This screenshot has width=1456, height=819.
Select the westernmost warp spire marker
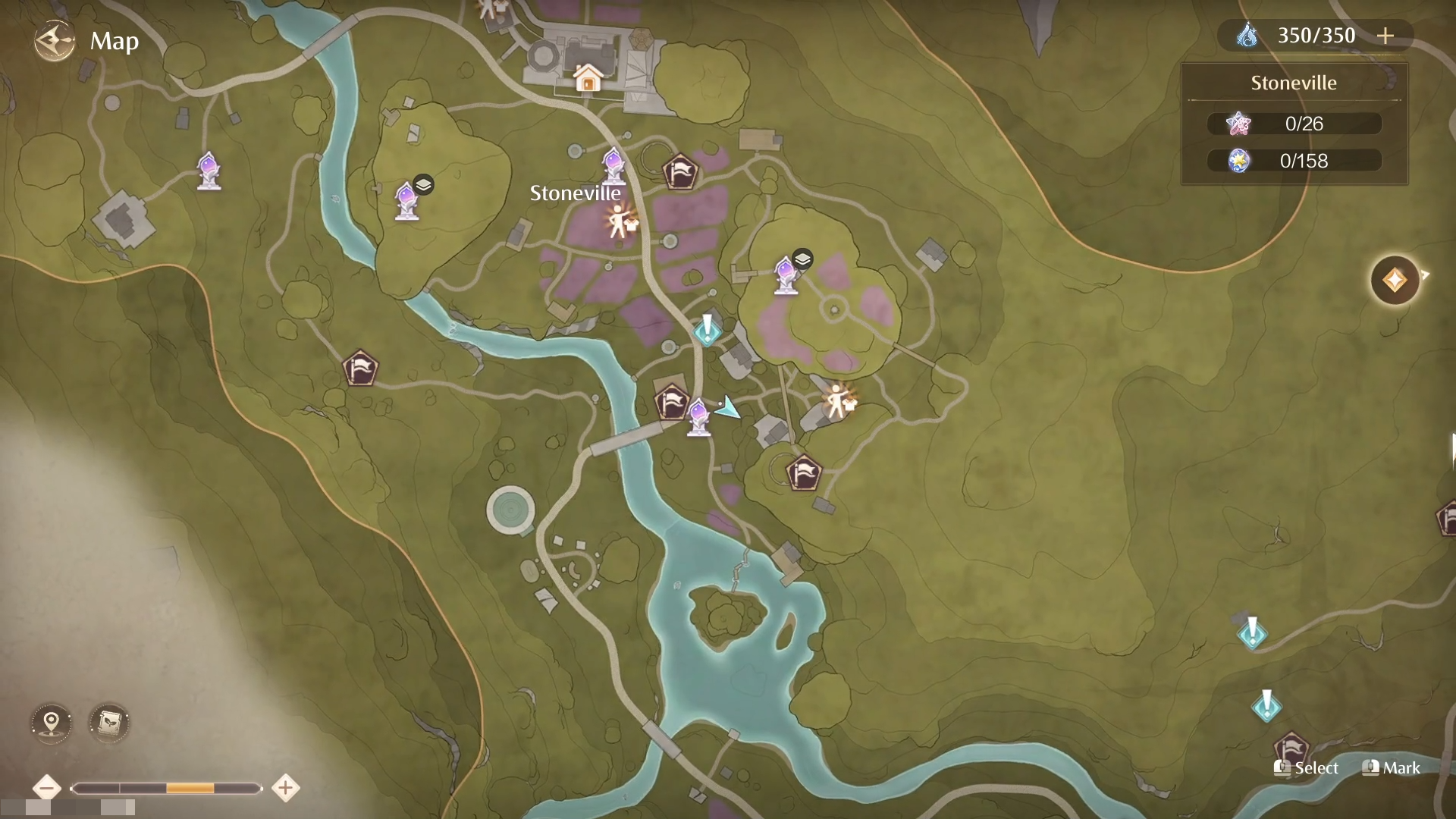point(209,171)
